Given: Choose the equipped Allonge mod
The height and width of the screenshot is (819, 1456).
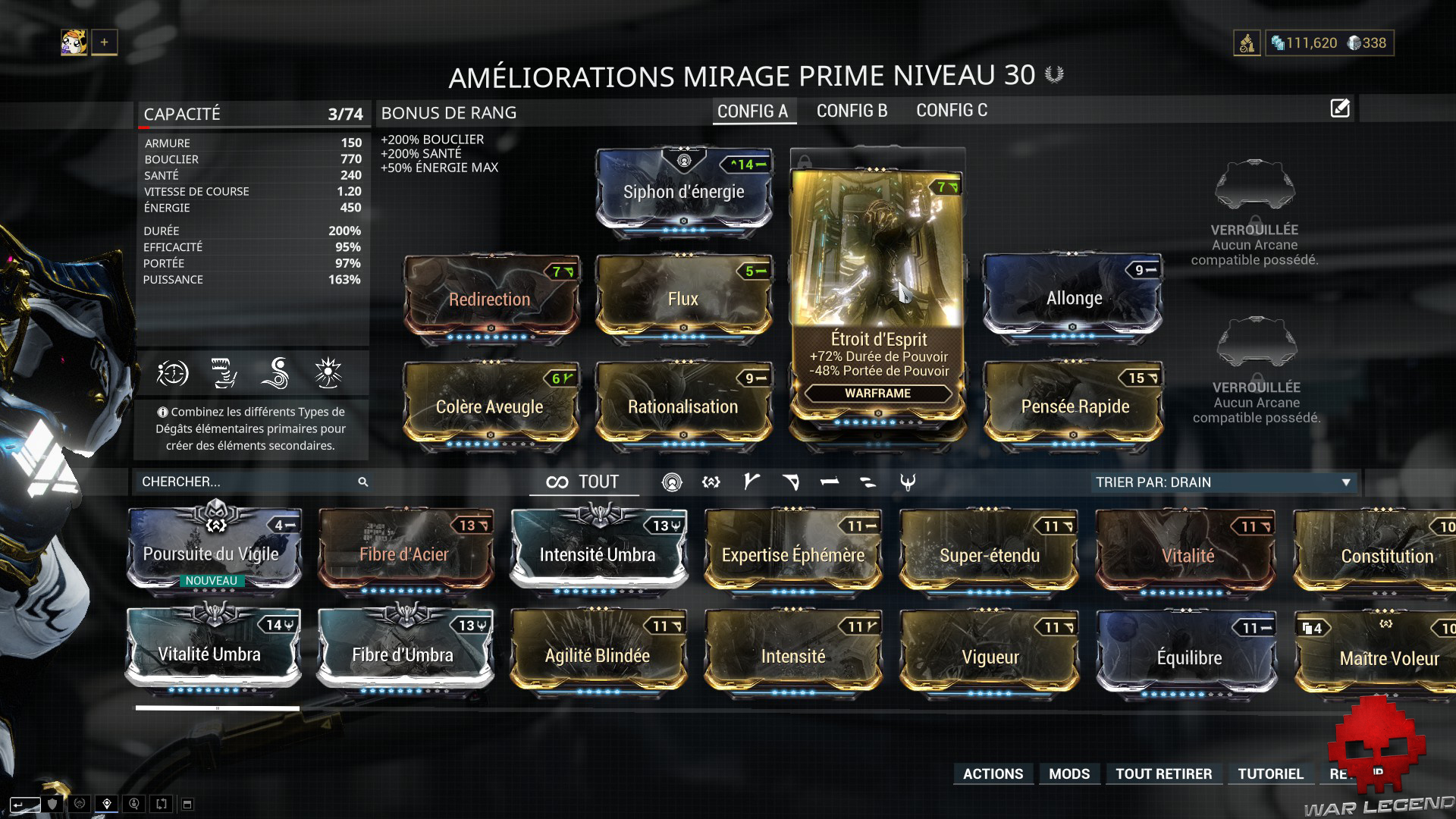Looking at the screenshot, I should [1073, 298].
